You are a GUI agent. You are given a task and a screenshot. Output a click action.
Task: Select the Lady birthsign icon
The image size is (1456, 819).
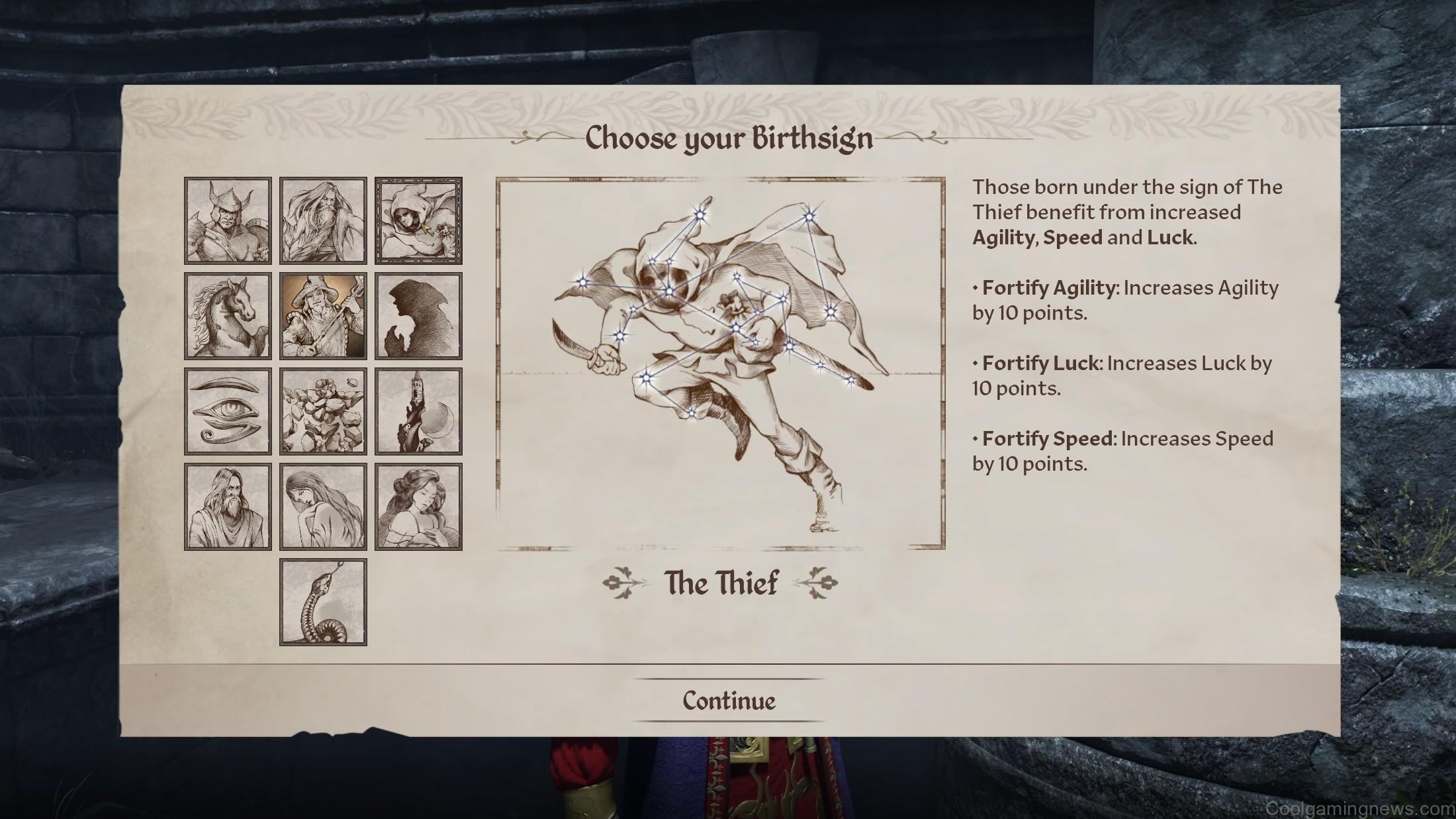tap(322, 505)
